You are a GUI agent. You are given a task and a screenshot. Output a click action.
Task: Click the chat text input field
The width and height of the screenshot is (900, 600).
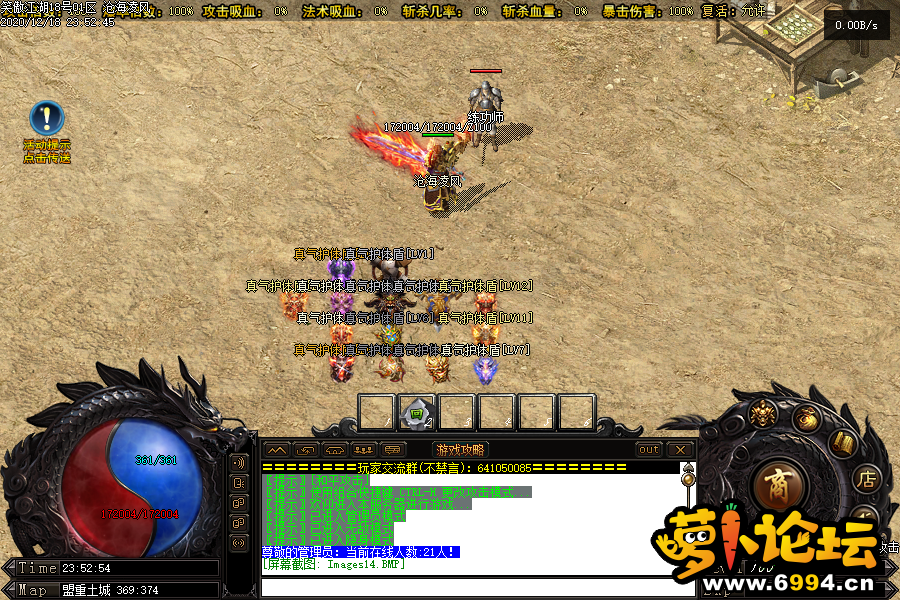pyautogui.click(x=468, y=586)
